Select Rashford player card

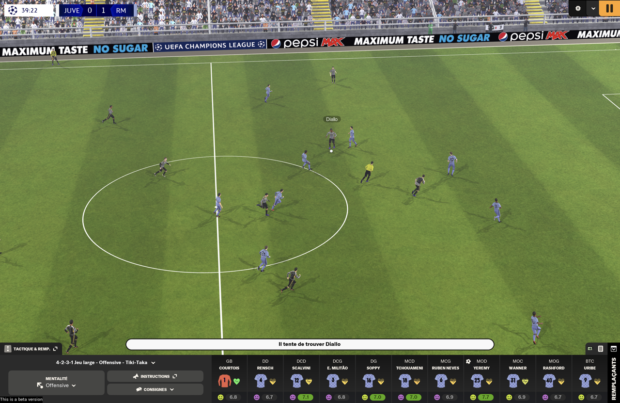(553, 380)
